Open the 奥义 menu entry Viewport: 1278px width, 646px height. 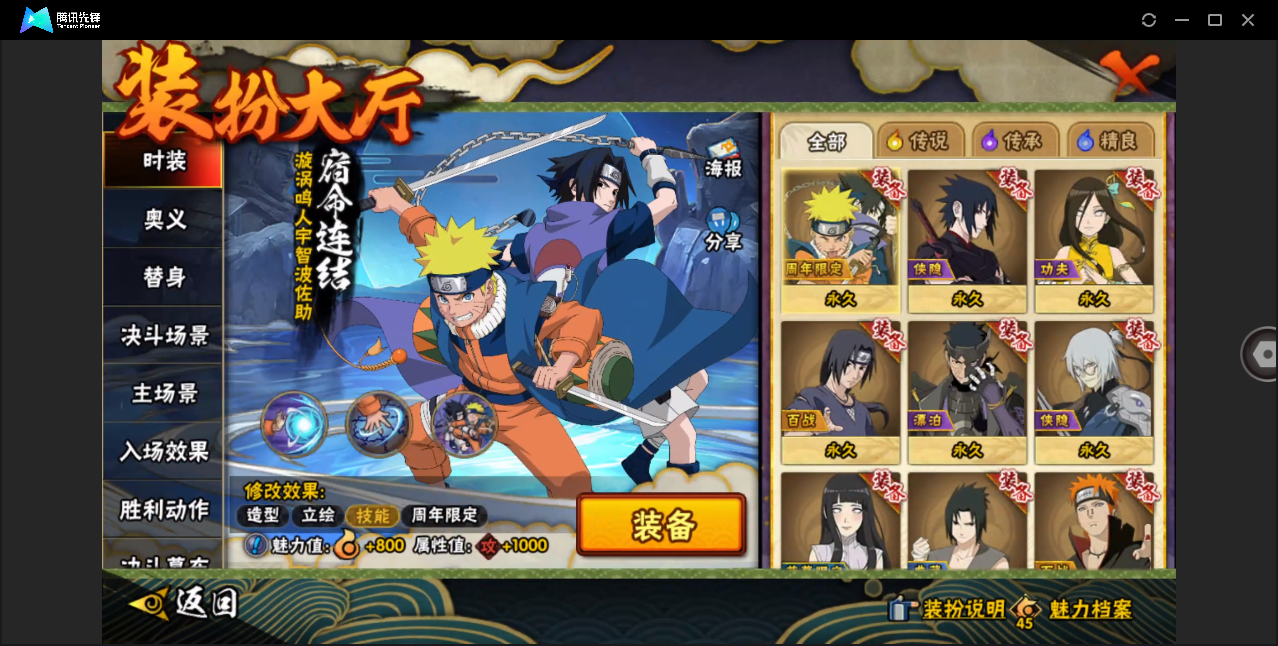tap(163, 219)
